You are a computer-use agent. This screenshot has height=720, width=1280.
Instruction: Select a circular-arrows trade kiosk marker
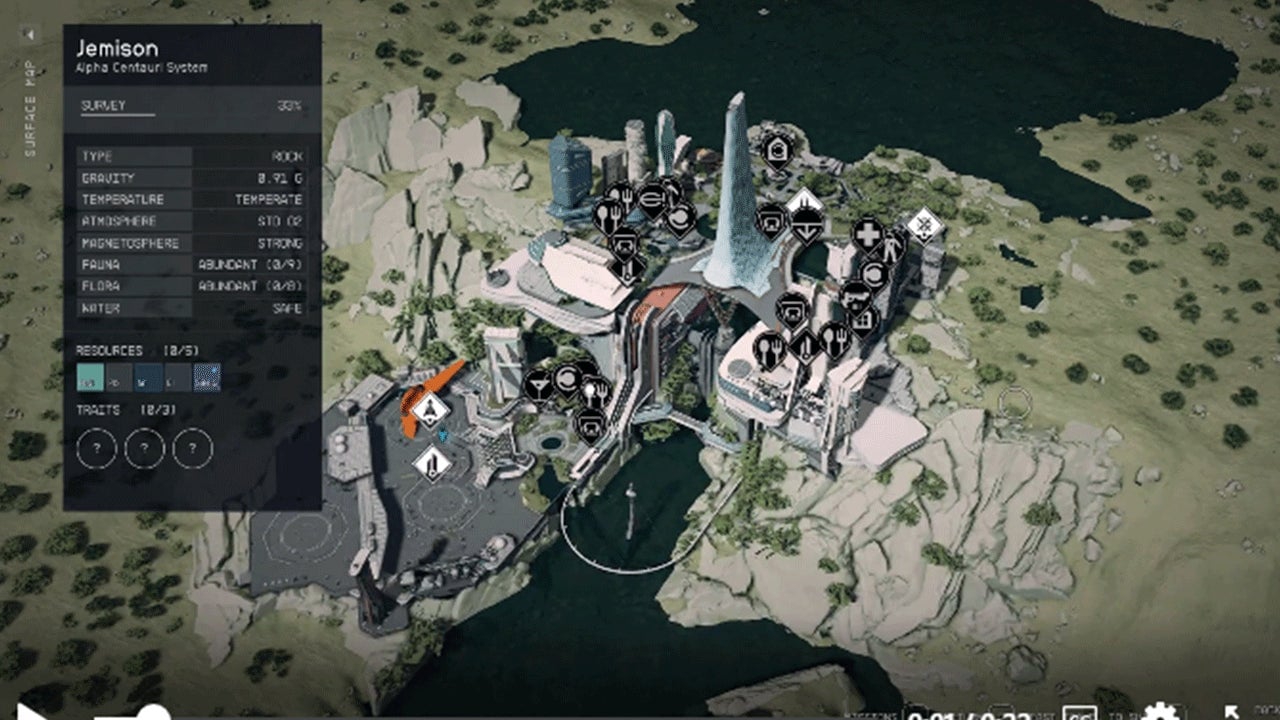tap(568, 378)
